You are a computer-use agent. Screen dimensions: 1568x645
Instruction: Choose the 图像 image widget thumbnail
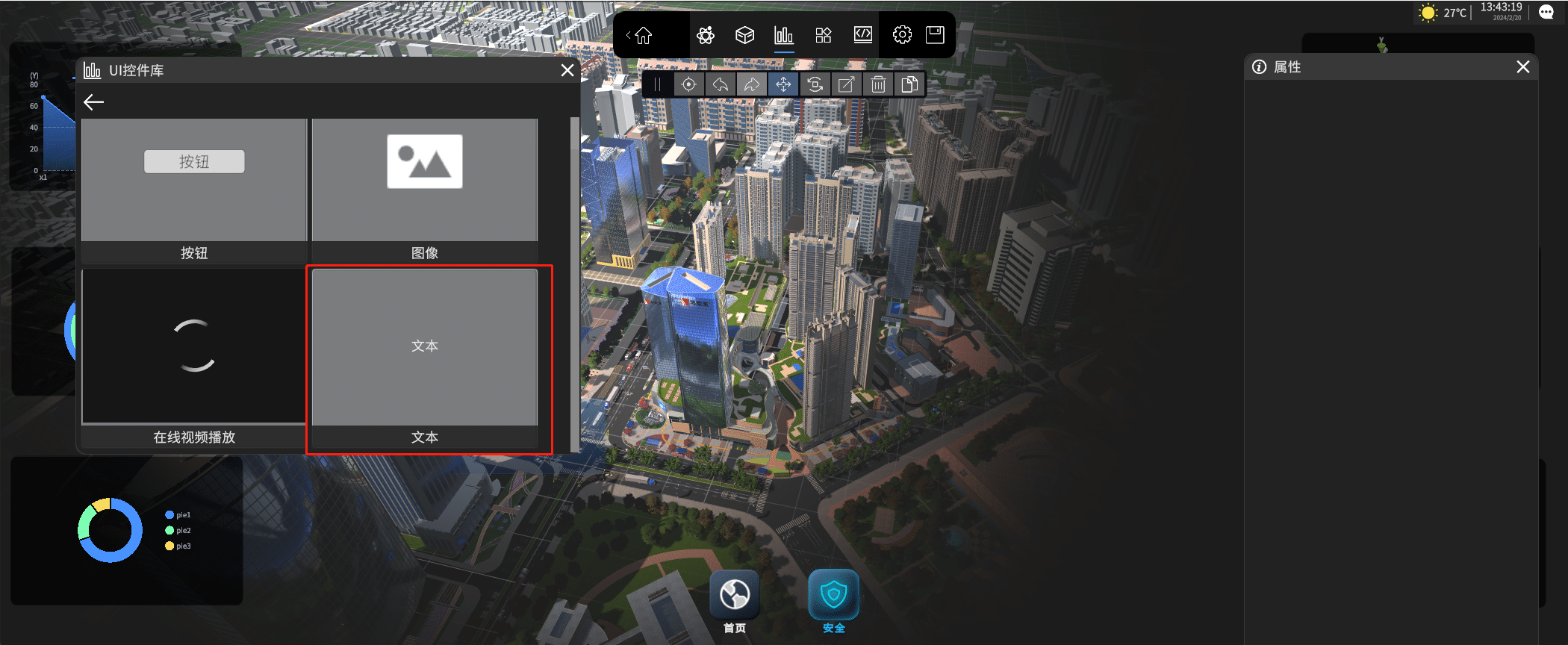coord(424,180)
